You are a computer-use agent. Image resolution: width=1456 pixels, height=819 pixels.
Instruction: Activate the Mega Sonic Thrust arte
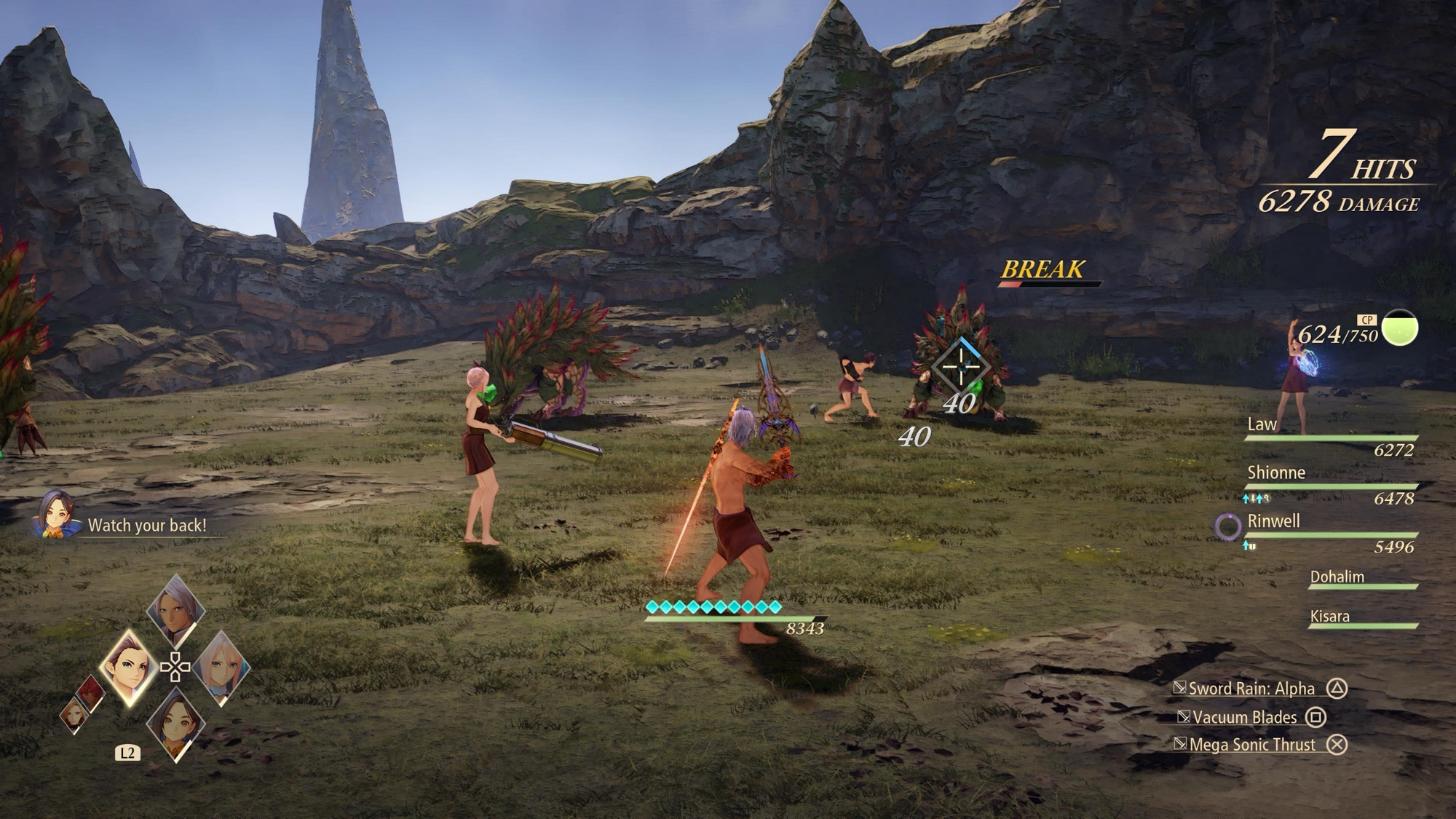[x=1252, y=745]
